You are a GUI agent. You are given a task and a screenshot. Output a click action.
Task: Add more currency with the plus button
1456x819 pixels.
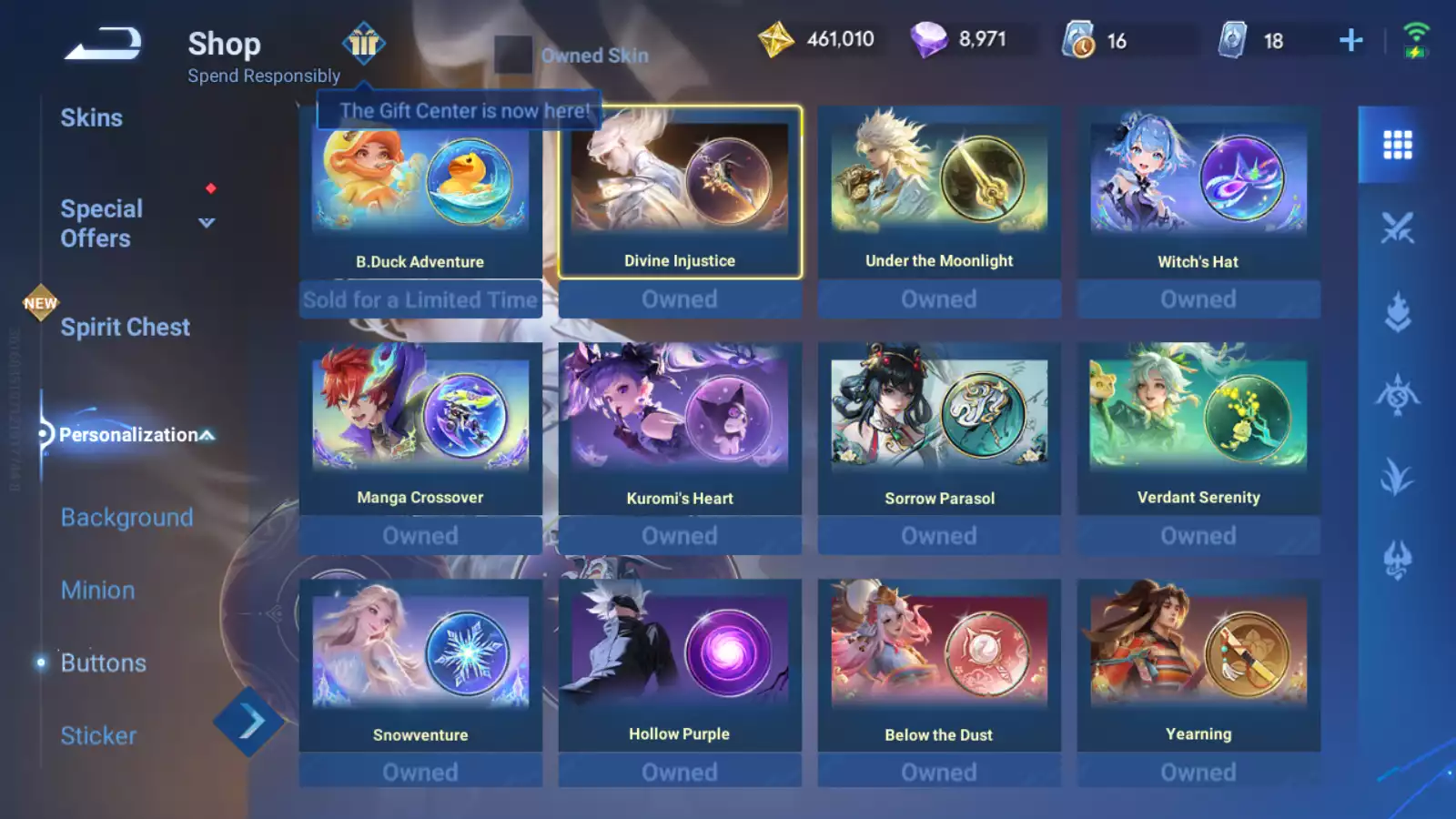(x=1350, y=40)
